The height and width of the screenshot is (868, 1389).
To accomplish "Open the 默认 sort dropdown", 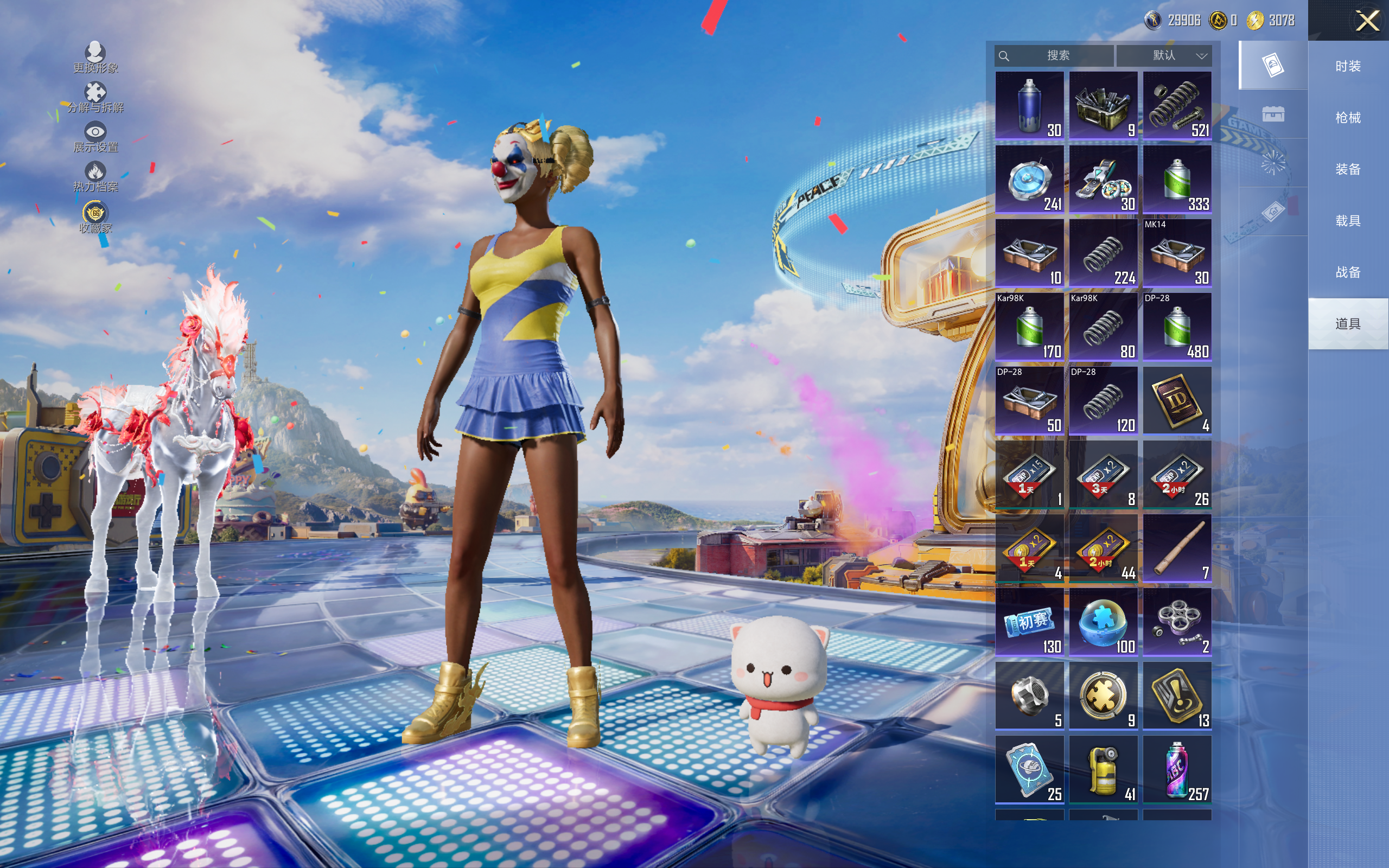I will (x=1164, y=56).
